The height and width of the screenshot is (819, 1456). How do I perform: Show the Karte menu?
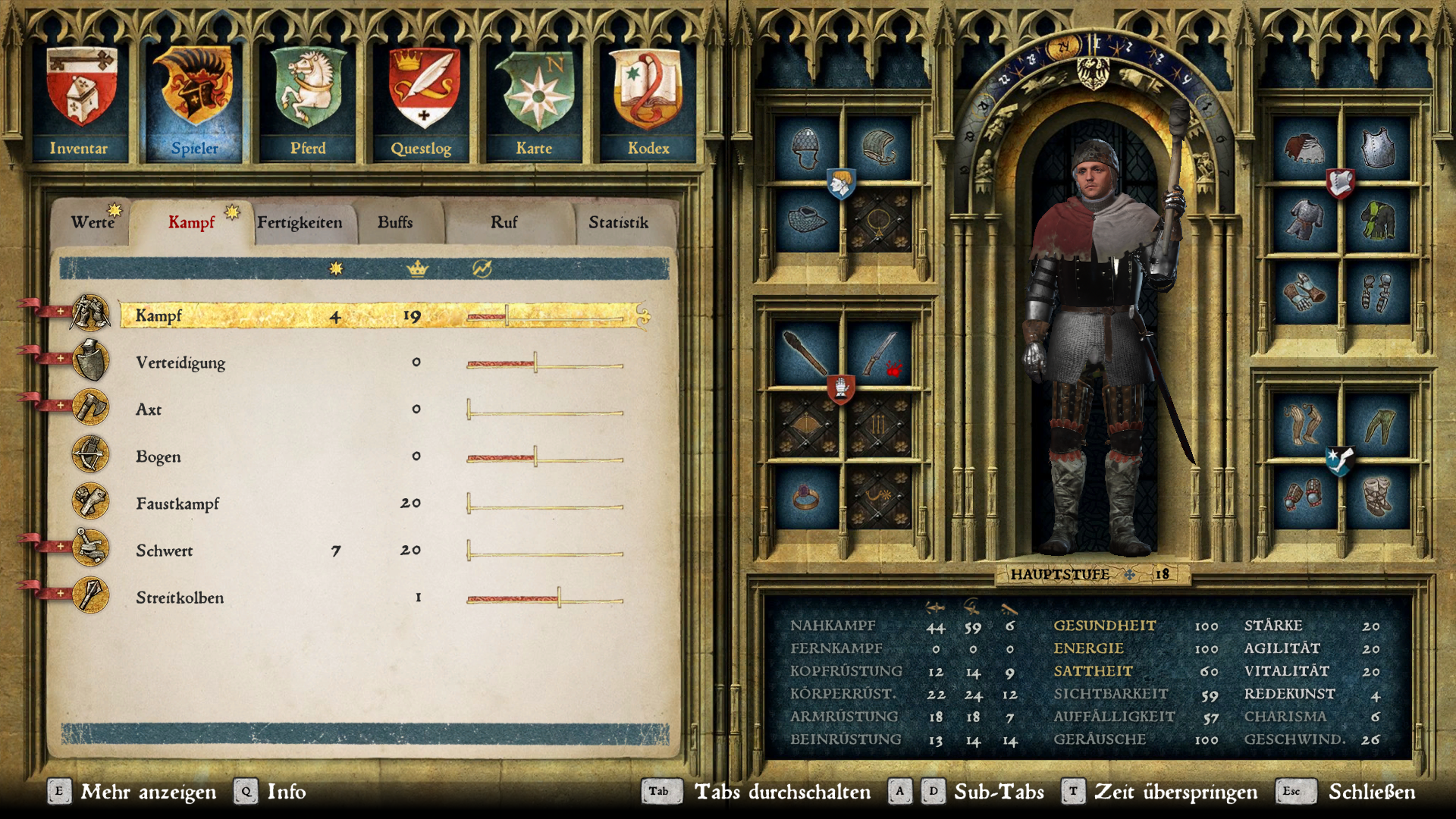[x=535, y=101]
